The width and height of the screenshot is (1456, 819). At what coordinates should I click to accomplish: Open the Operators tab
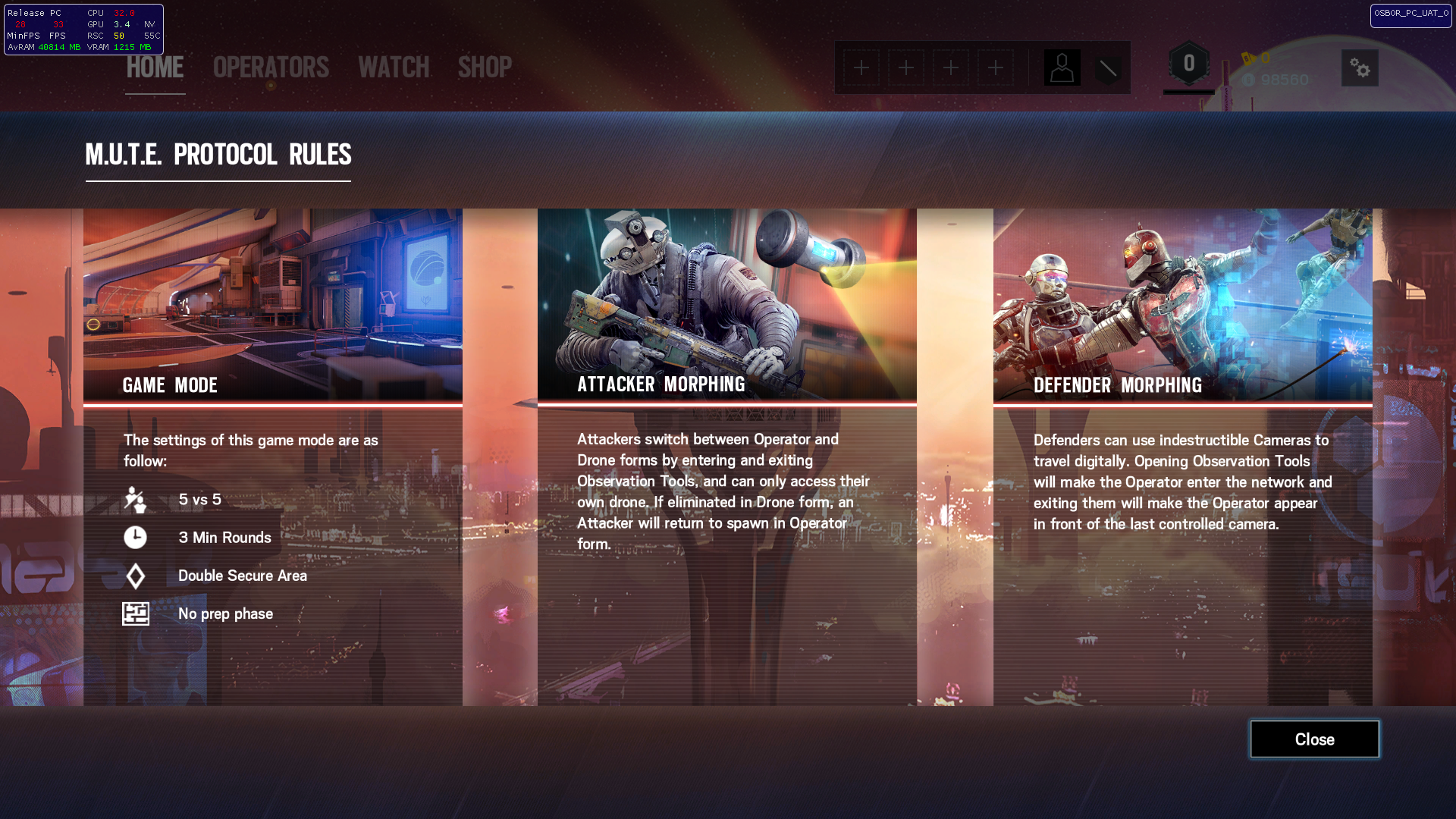271,67
